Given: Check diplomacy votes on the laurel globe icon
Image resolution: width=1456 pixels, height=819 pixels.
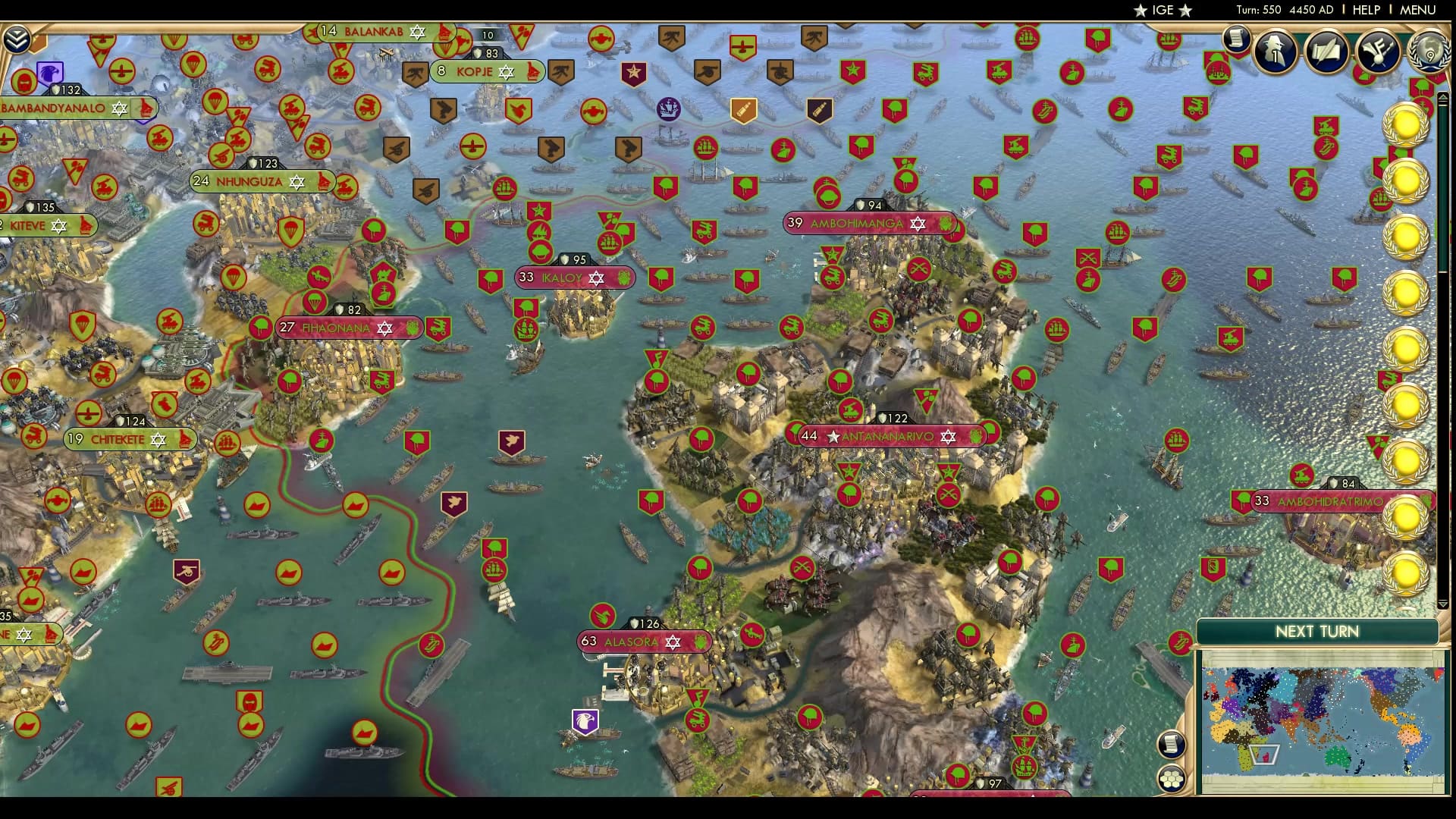Looking at the screenshot, I should point(1429,53).
